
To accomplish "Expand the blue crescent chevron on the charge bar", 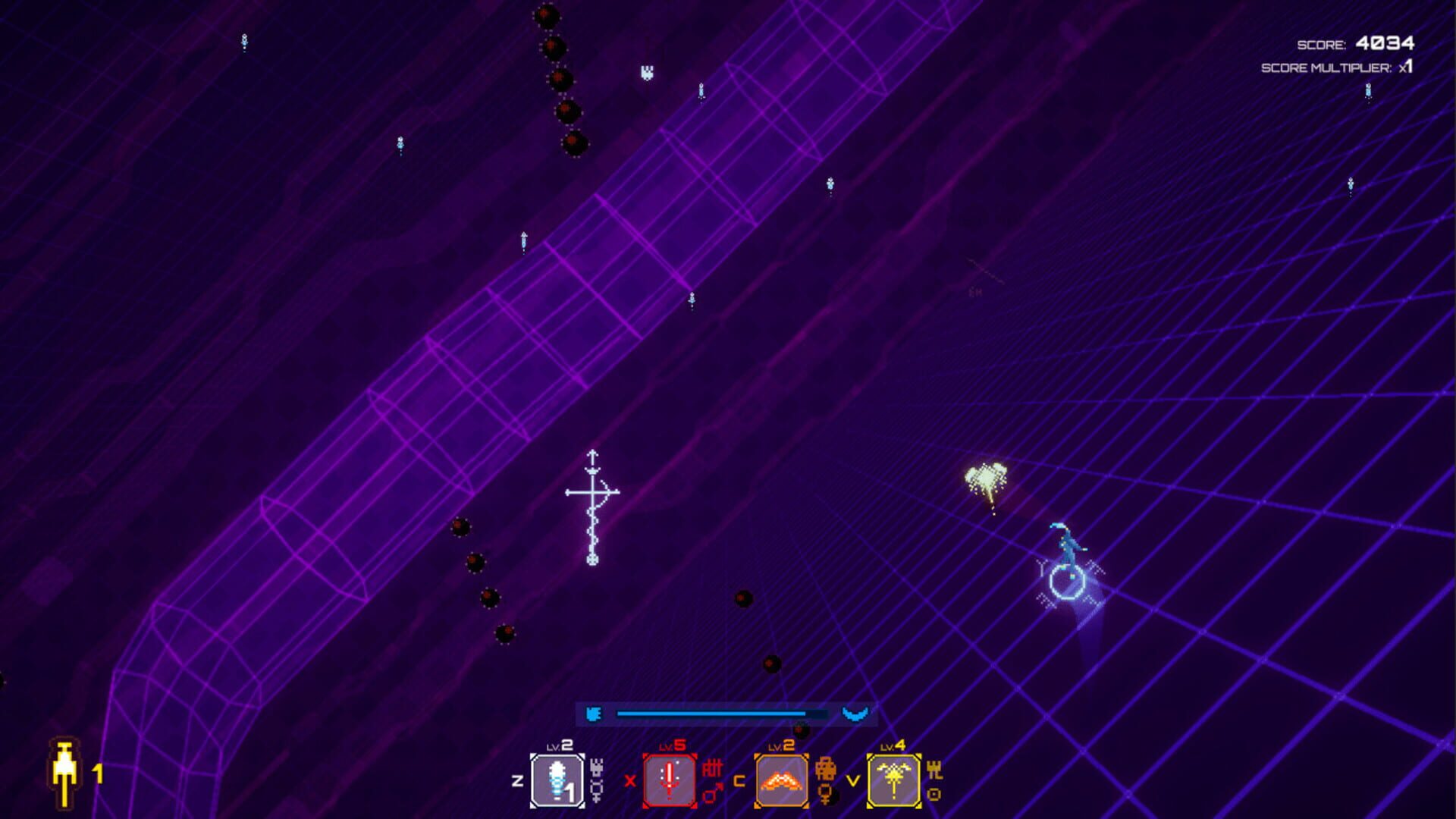I will point(854,714).
